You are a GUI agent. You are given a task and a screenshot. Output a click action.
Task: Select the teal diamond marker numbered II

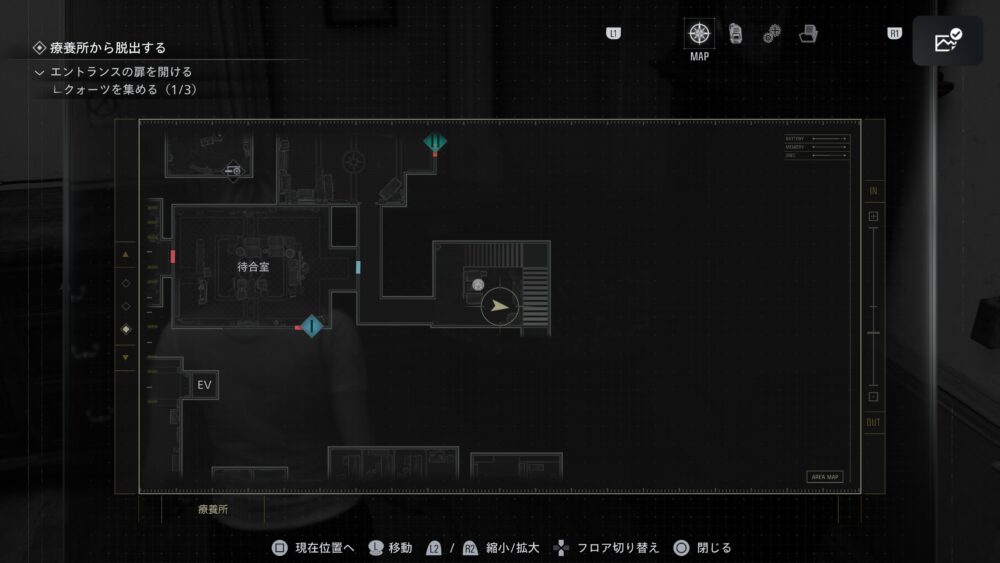point(434,143)
